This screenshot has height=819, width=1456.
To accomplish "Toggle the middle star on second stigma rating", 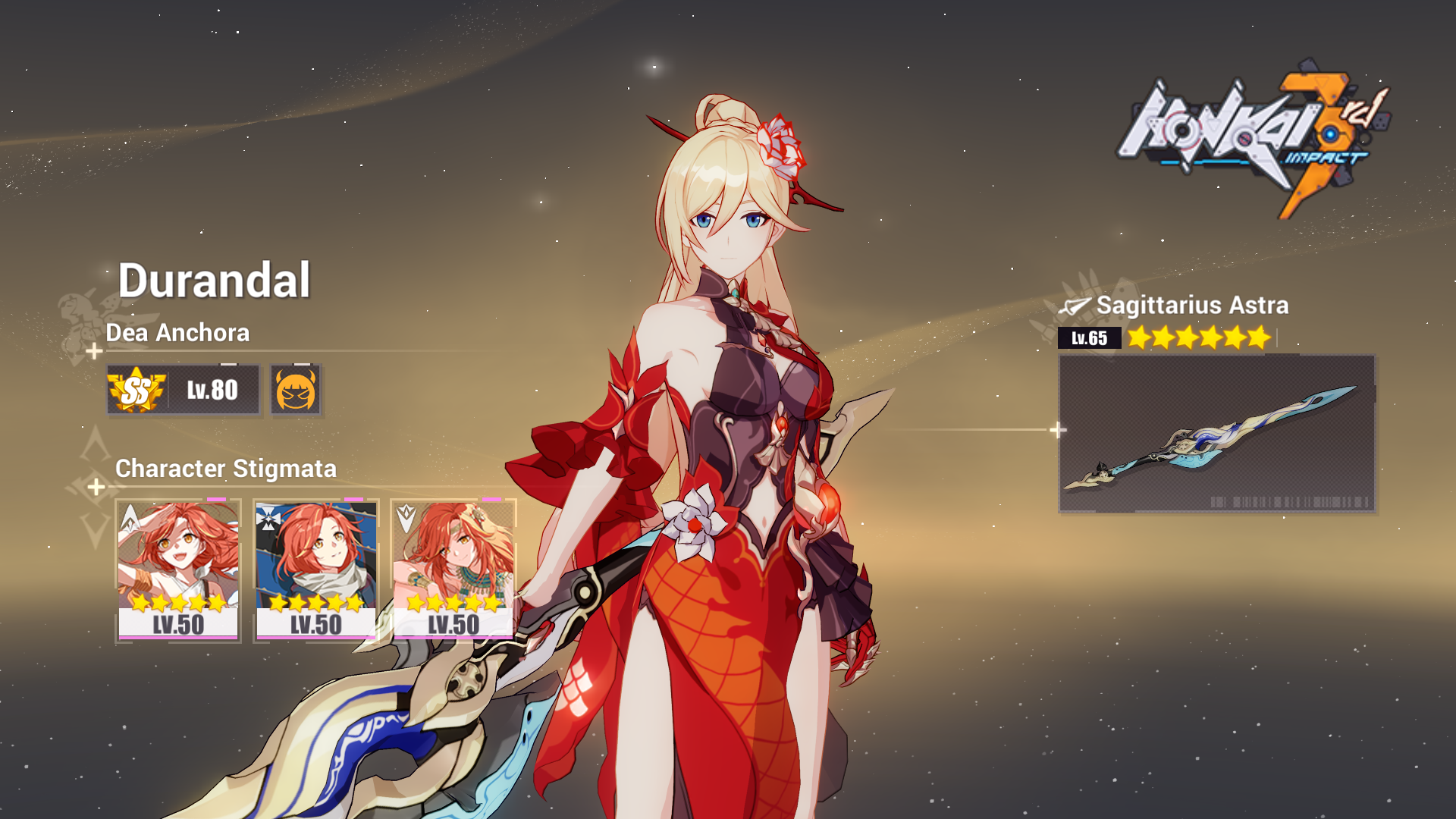I will (316, 604).
